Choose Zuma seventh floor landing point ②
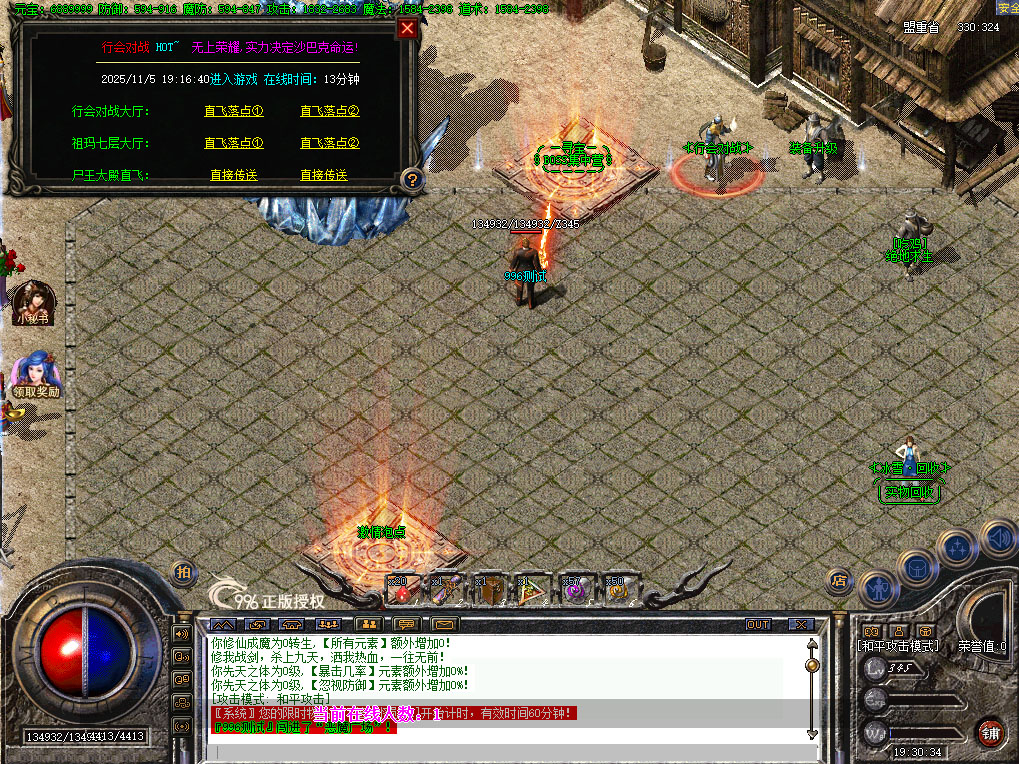This screenshot has height=764, width=1019. pos(329,144)
